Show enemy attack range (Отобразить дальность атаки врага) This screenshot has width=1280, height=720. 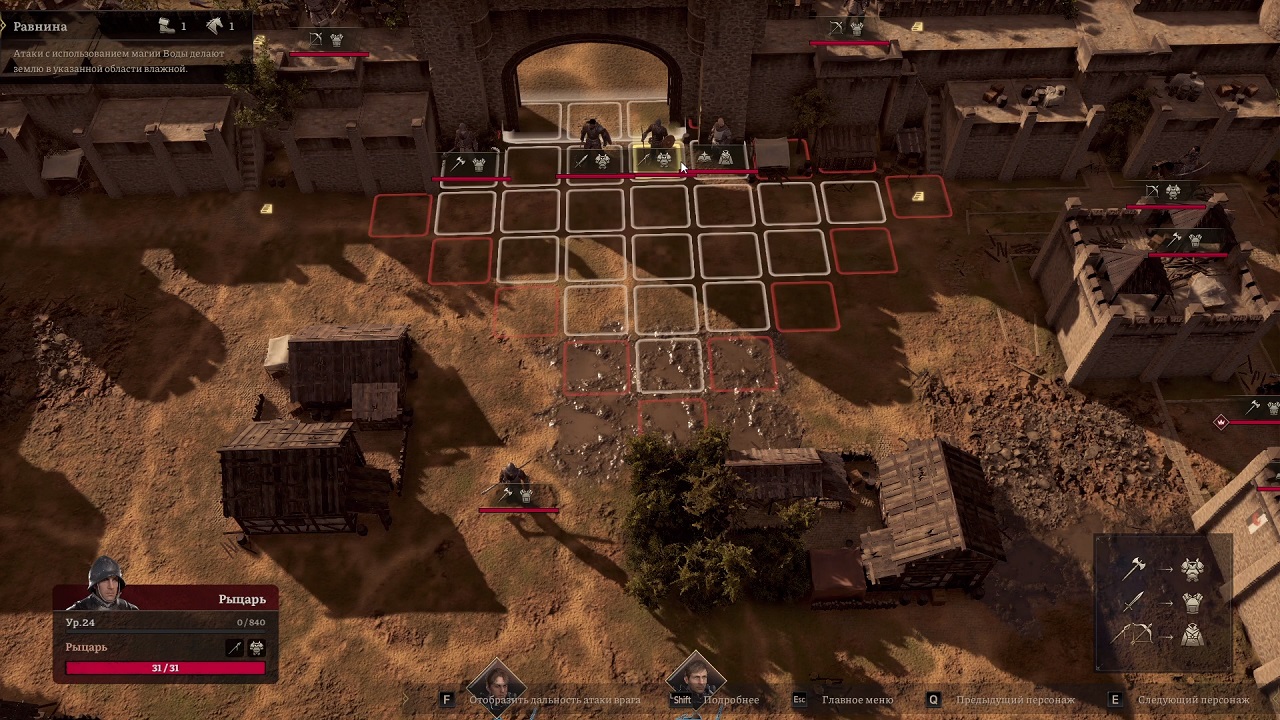[553, 700]
